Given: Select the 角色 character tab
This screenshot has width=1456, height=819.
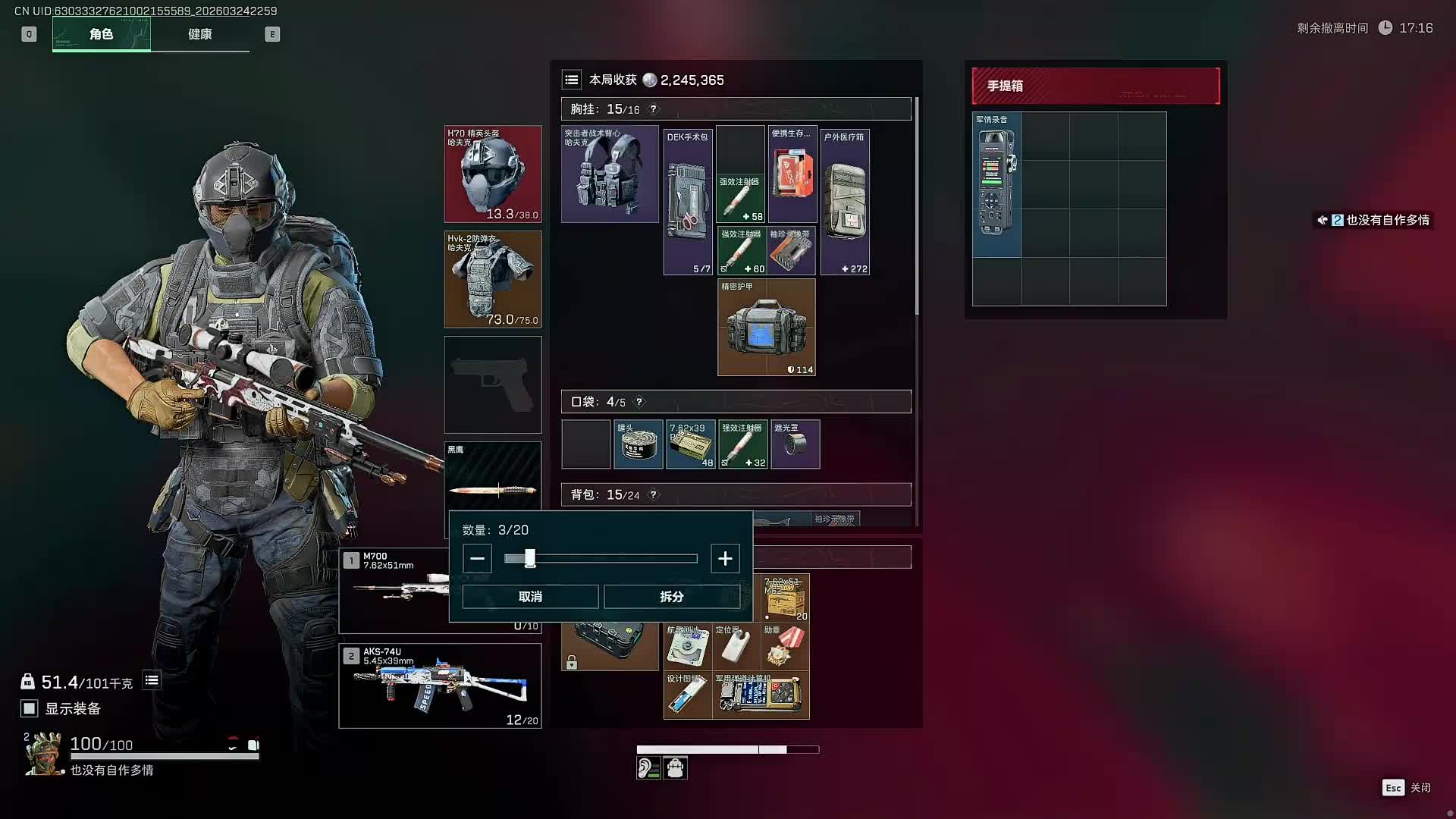Looking at the screenshot, I should 102,34.
